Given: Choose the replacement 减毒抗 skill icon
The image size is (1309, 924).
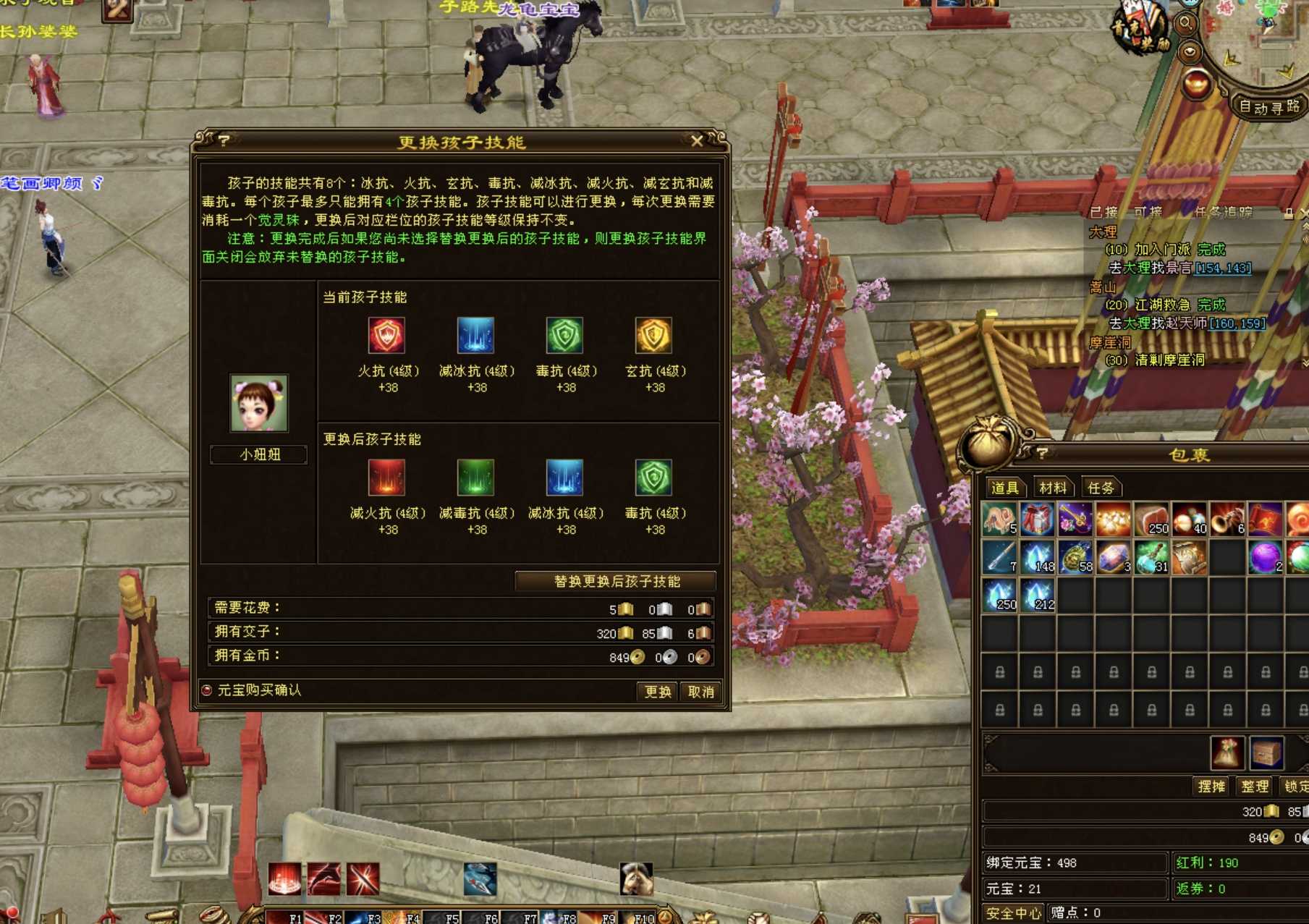Looking at the screenshot, I should click(476, 478).
